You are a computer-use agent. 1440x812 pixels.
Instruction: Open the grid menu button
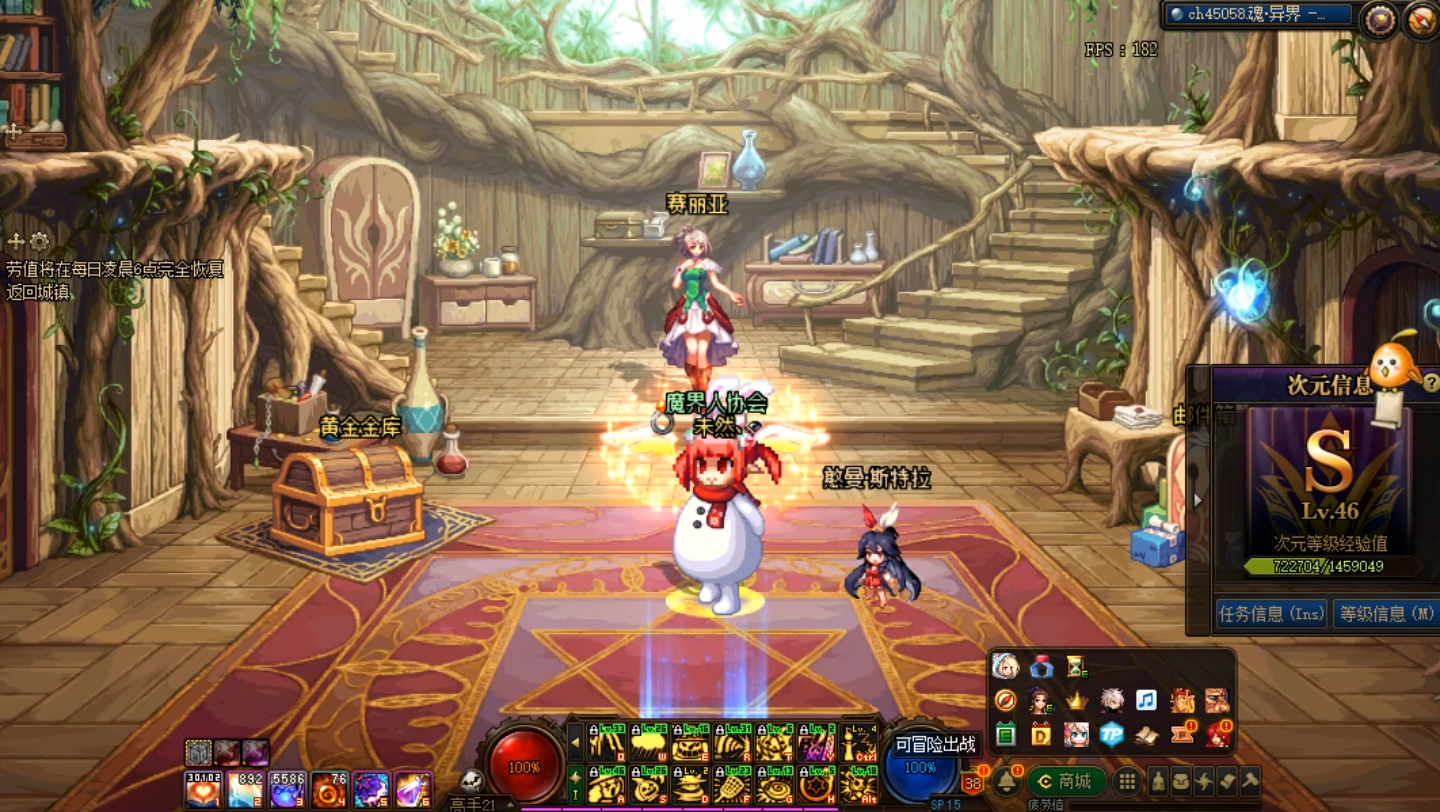[x=1127, y=781]
